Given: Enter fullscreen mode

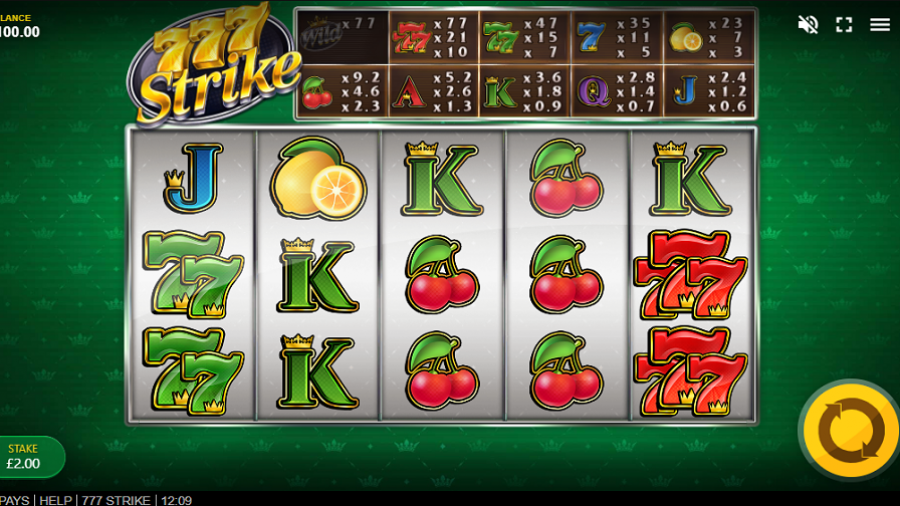Looking at the screenshot, I should coord(844,24).
